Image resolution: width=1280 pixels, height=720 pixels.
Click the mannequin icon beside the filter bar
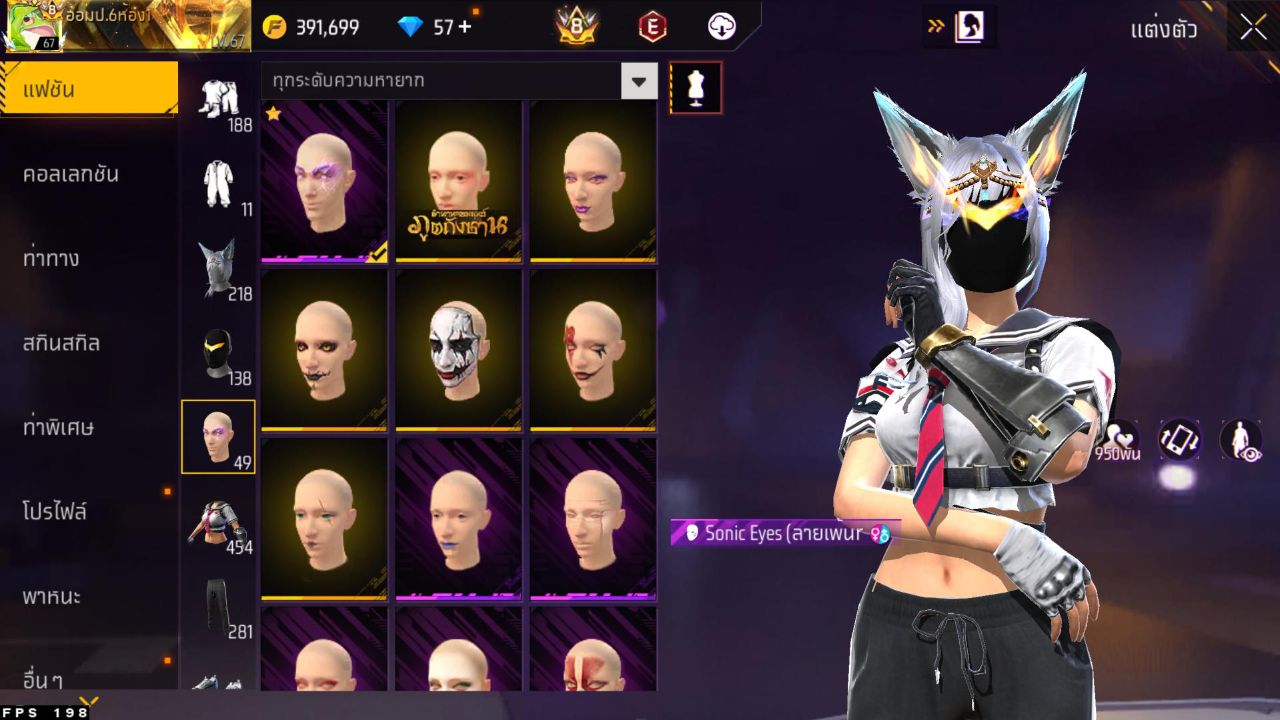point(697,87)
